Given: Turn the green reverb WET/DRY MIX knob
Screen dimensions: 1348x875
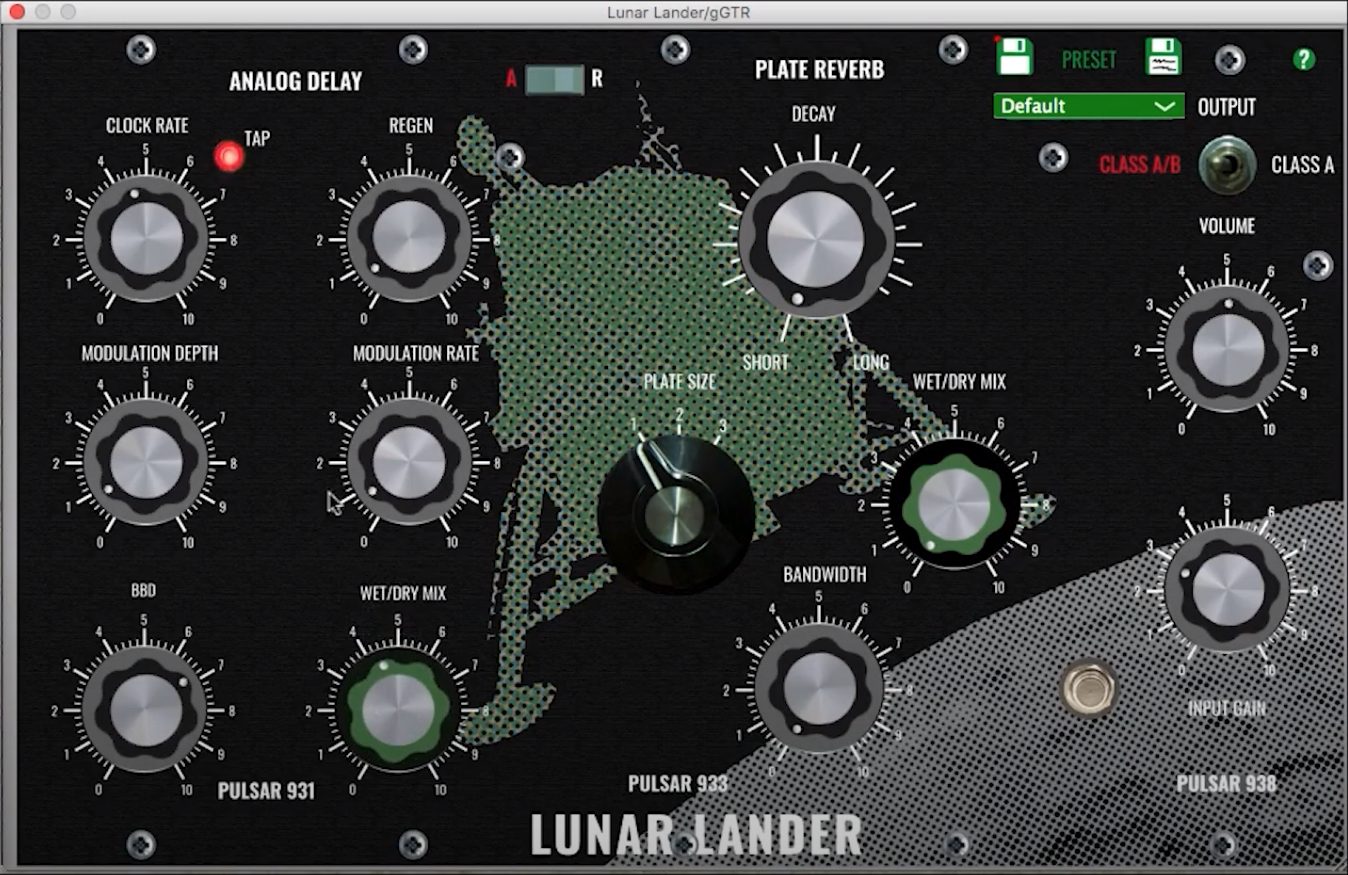Looking at the screenshot, I should 957,505.
